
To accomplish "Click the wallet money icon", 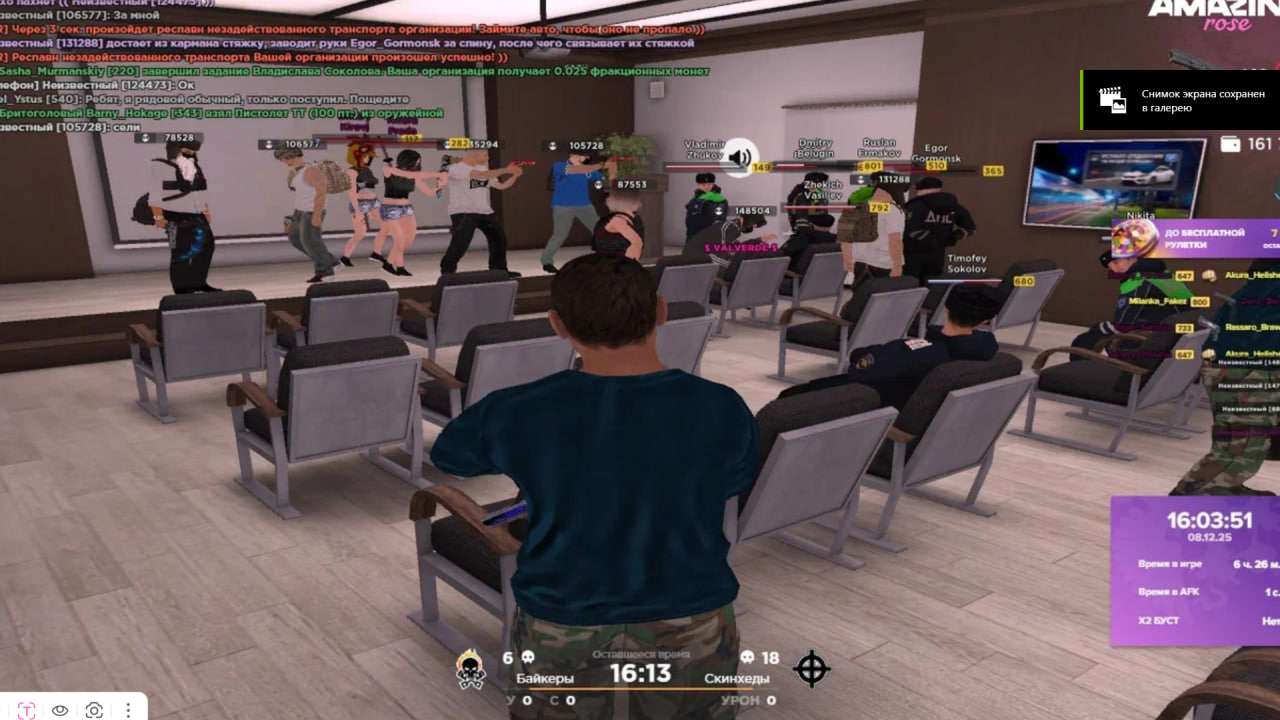I will pos(1229,144).
